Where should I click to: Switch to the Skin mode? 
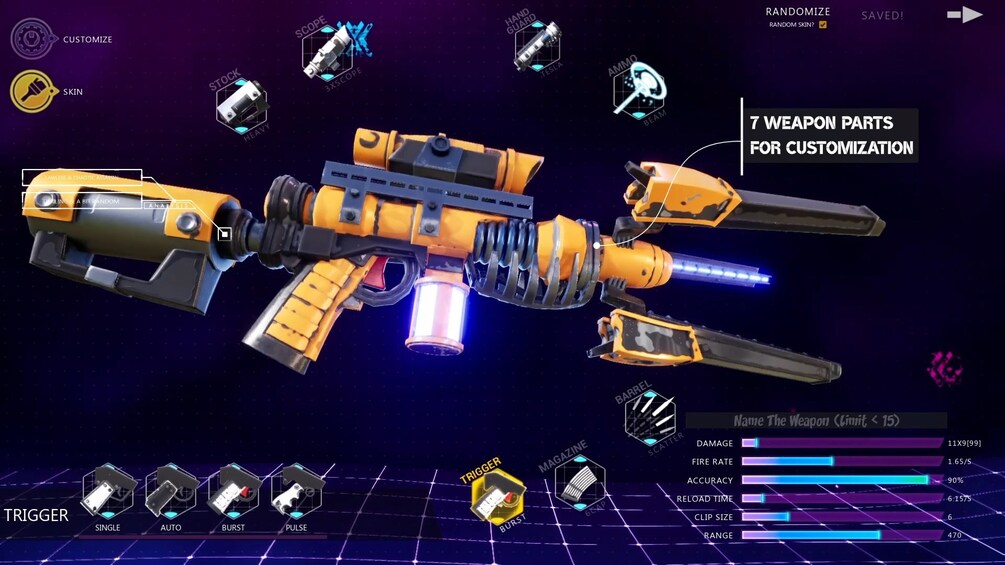[x=32, y=92]
